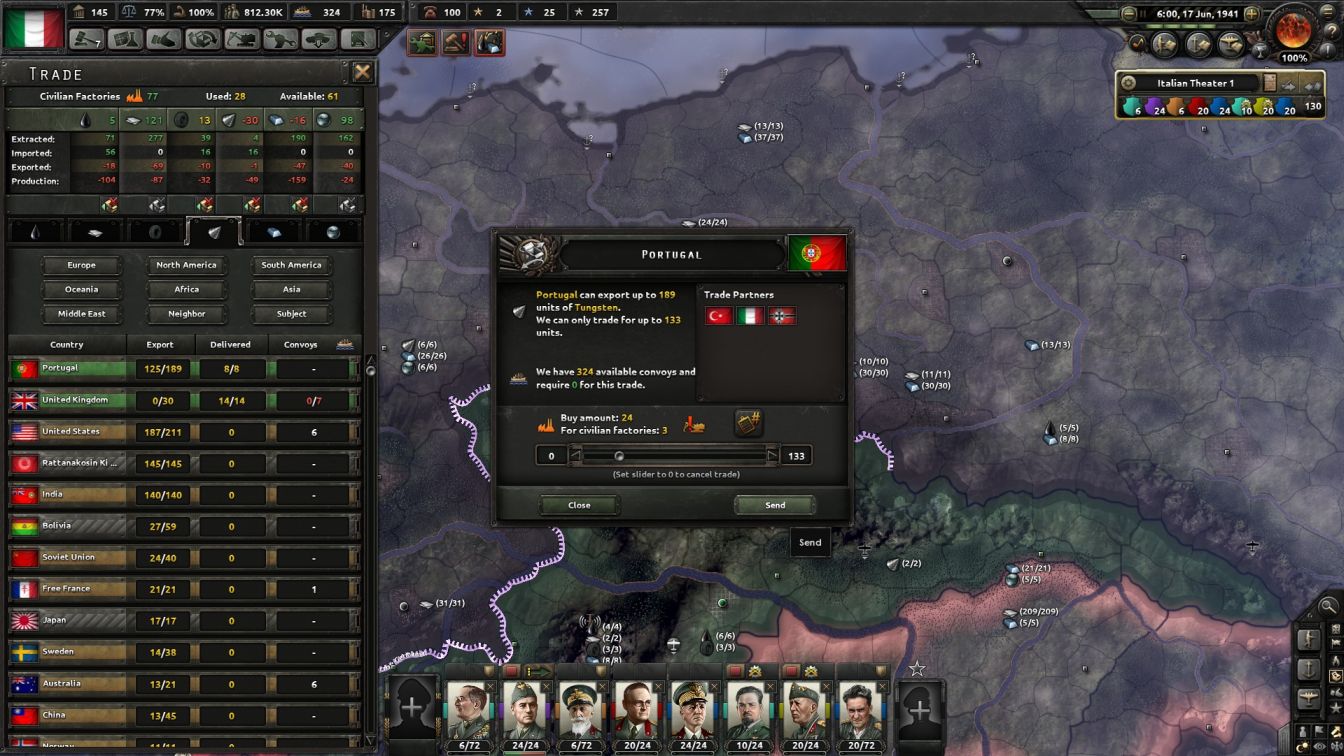Click the resource shortage alert icon
This screenshot has width=1344, height=756.
click(488, 41)
